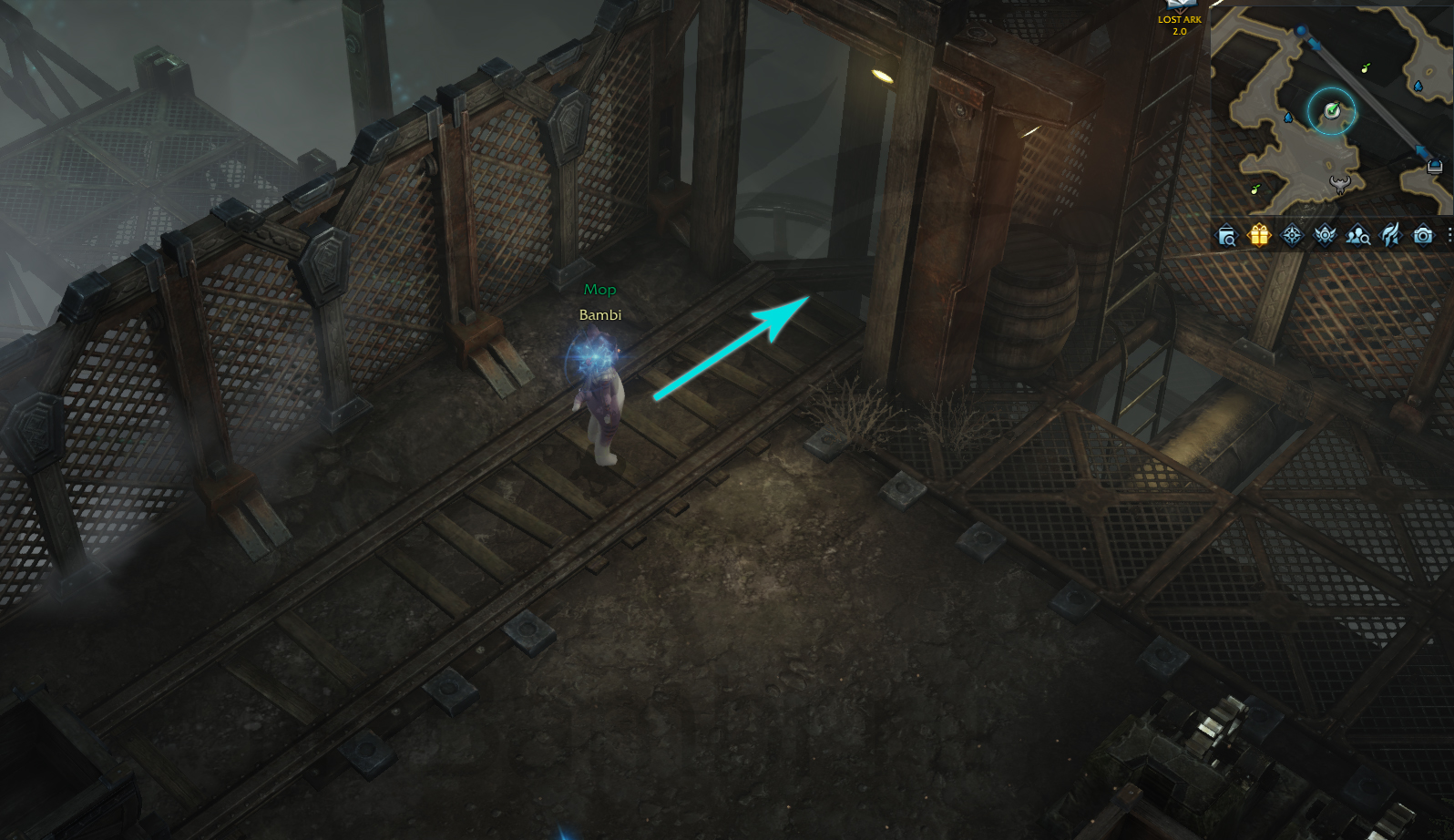This screenshot has height=840, width=1454.
Task: Open the folder search icon below the minimap
Action: [1226, 237]
